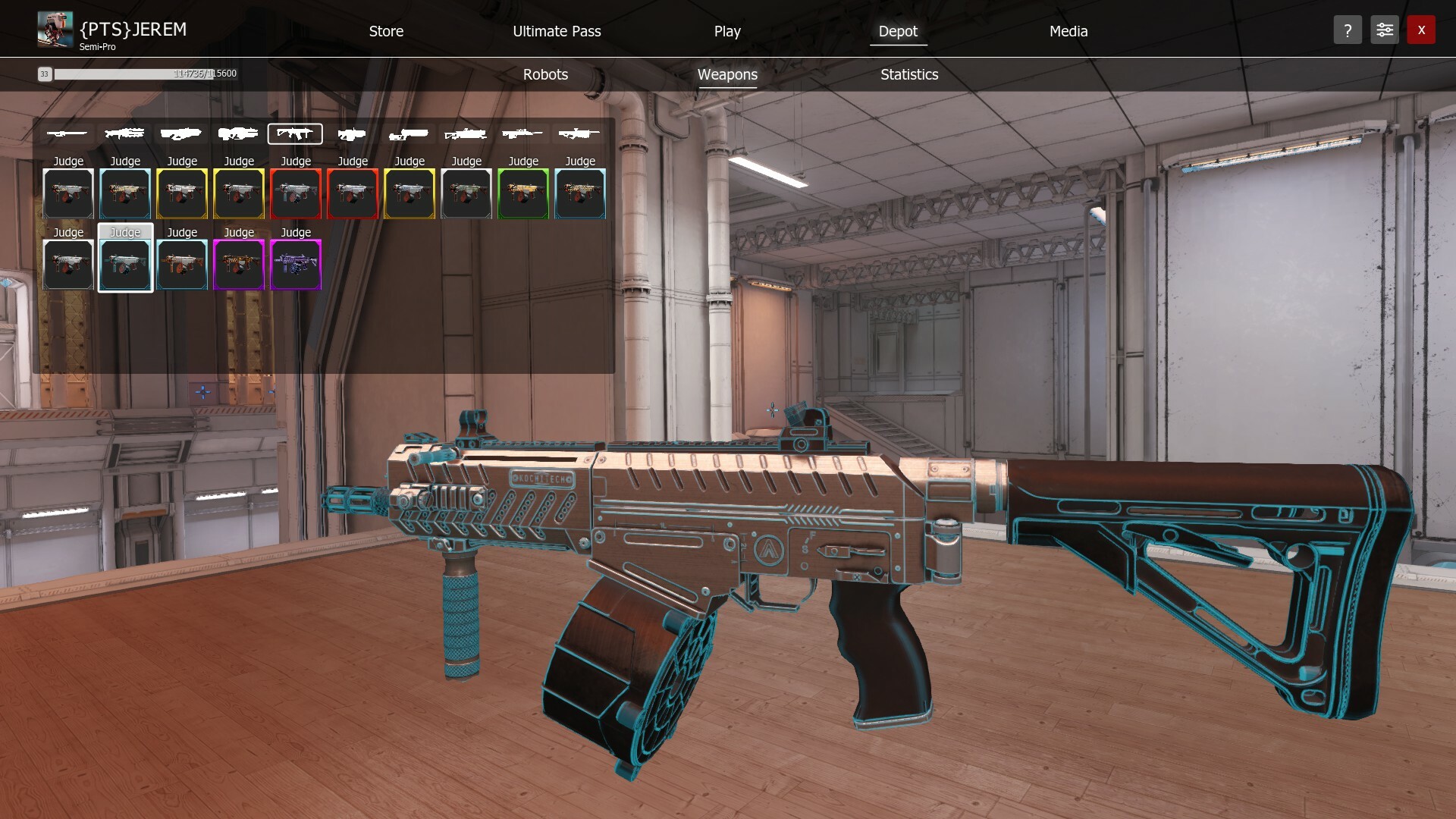Exit via the red X button
The height and width of the screenshot is (819, 1456).
pos(1422,30)
